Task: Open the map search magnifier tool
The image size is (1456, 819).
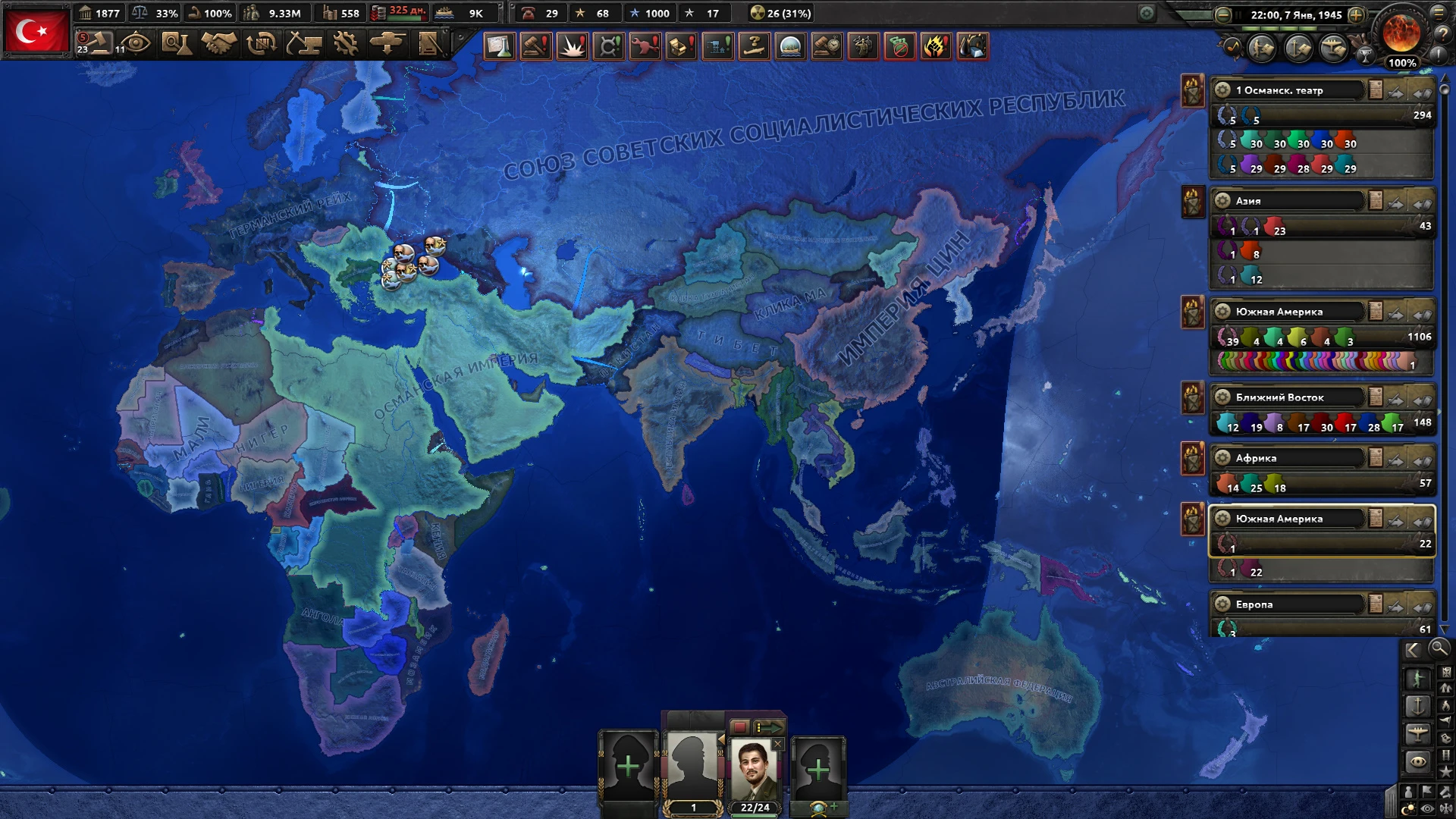Action: pyautogui.click(x=1439, y=650)
